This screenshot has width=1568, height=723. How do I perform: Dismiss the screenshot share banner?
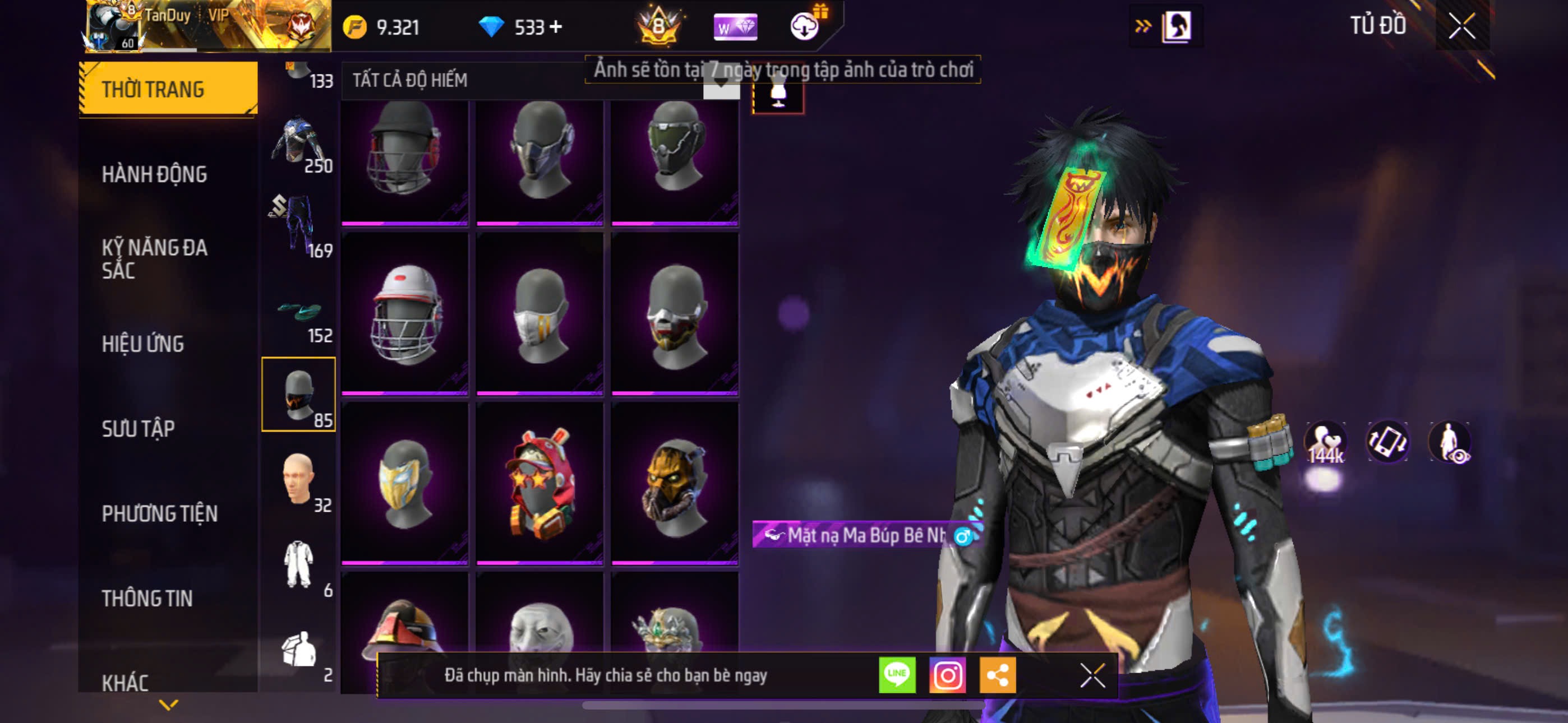coord(1092,675)
